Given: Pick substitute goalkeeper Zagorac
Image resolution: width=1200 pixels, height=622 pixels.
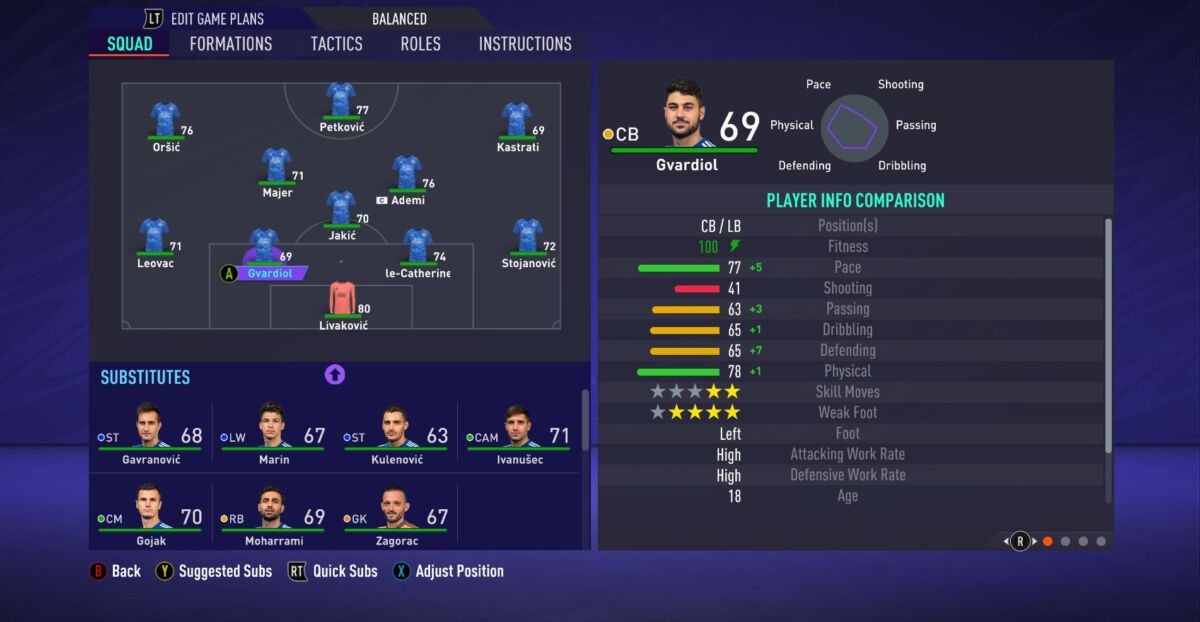Looking at the screenshot, I should point(396,514).
